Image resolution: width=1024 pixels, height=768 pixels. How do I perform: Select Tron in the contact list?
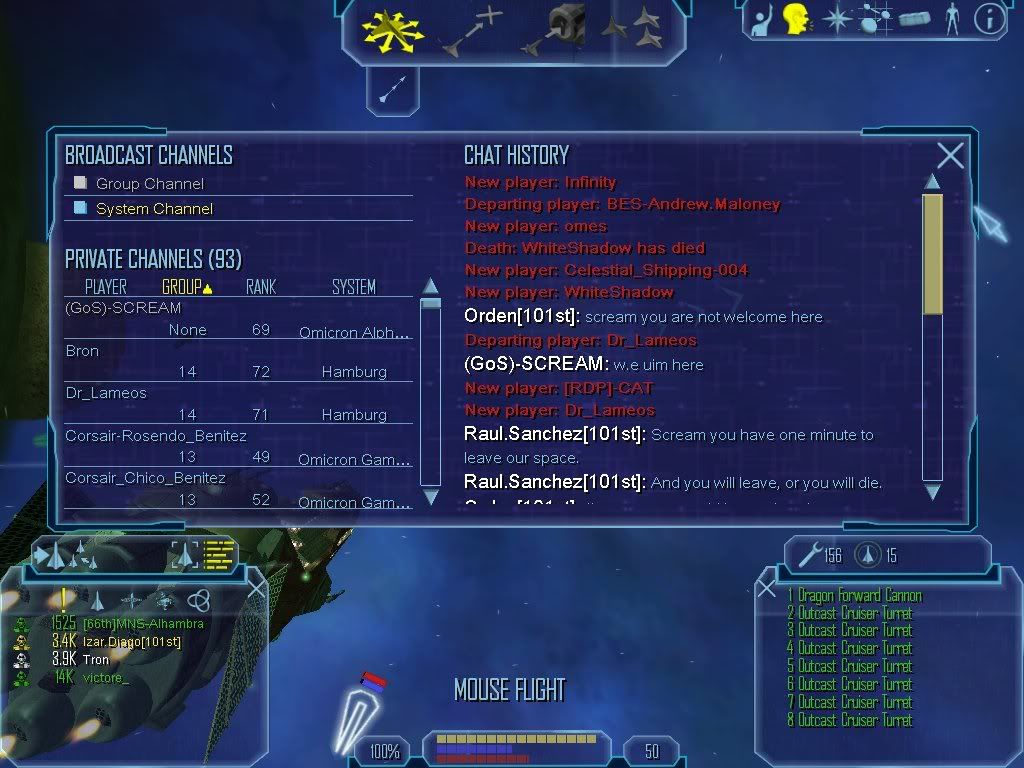[96, 660]
